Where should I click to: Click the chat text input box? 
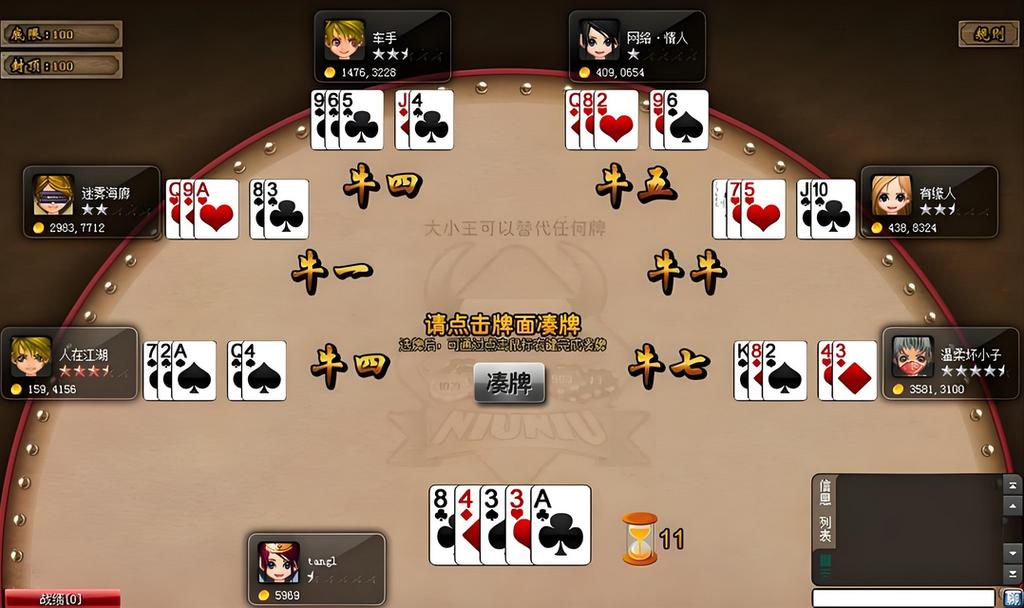click(x=903, y=598)
